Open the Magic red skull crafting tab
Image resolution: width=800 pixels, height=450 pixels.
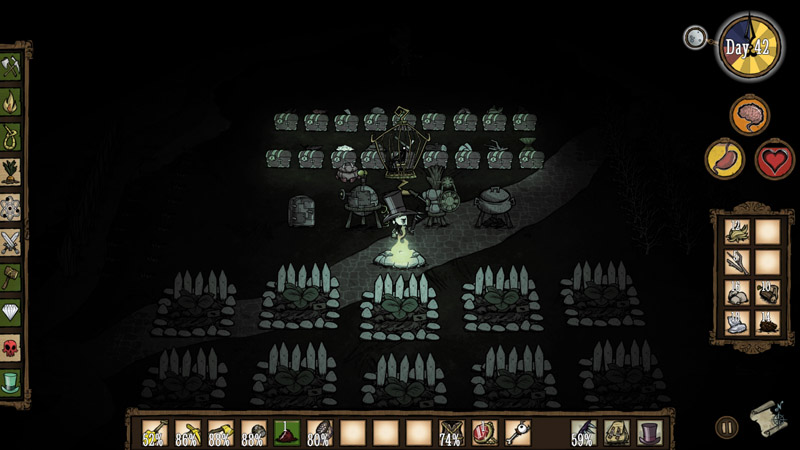[11, 347]
